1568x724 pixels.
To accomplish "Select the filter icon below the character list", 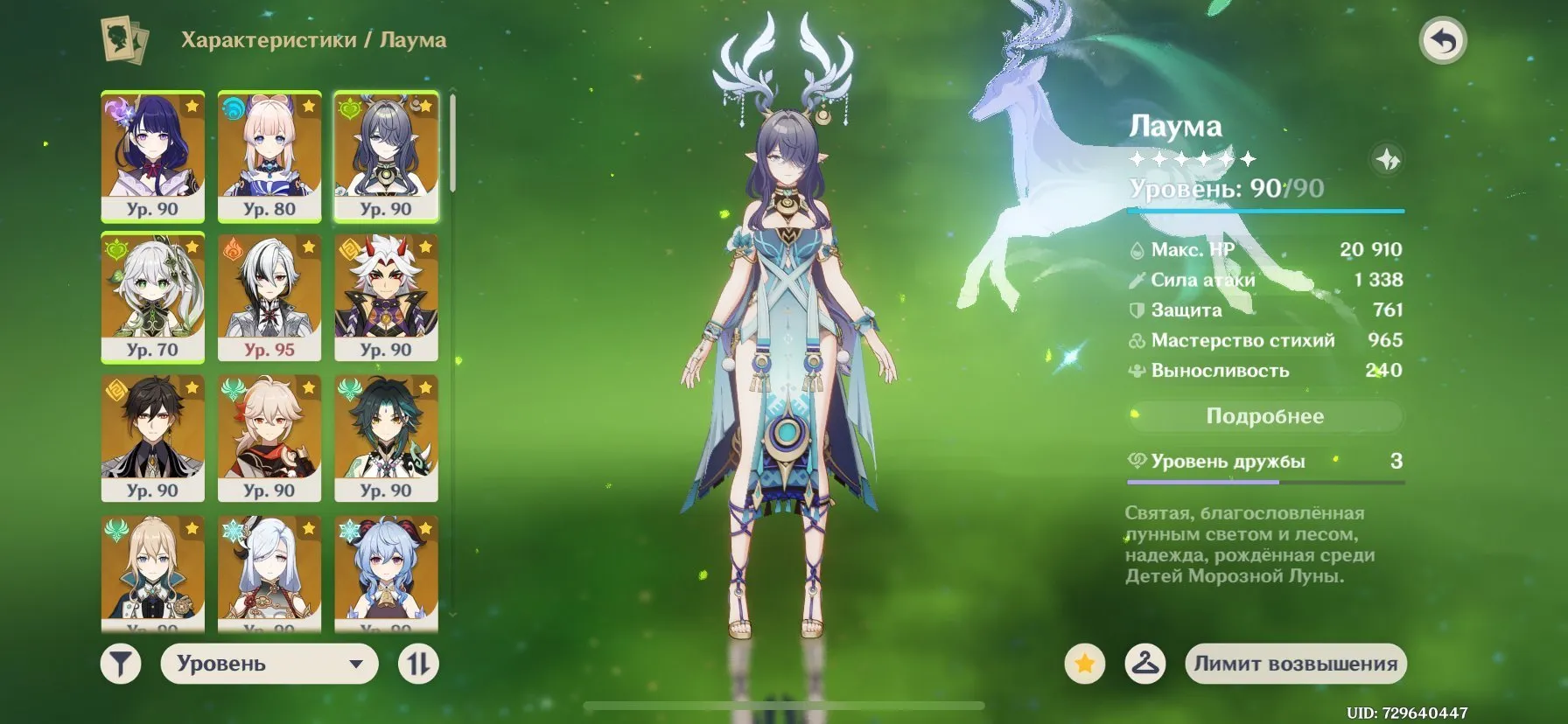I will click(121, 663).
